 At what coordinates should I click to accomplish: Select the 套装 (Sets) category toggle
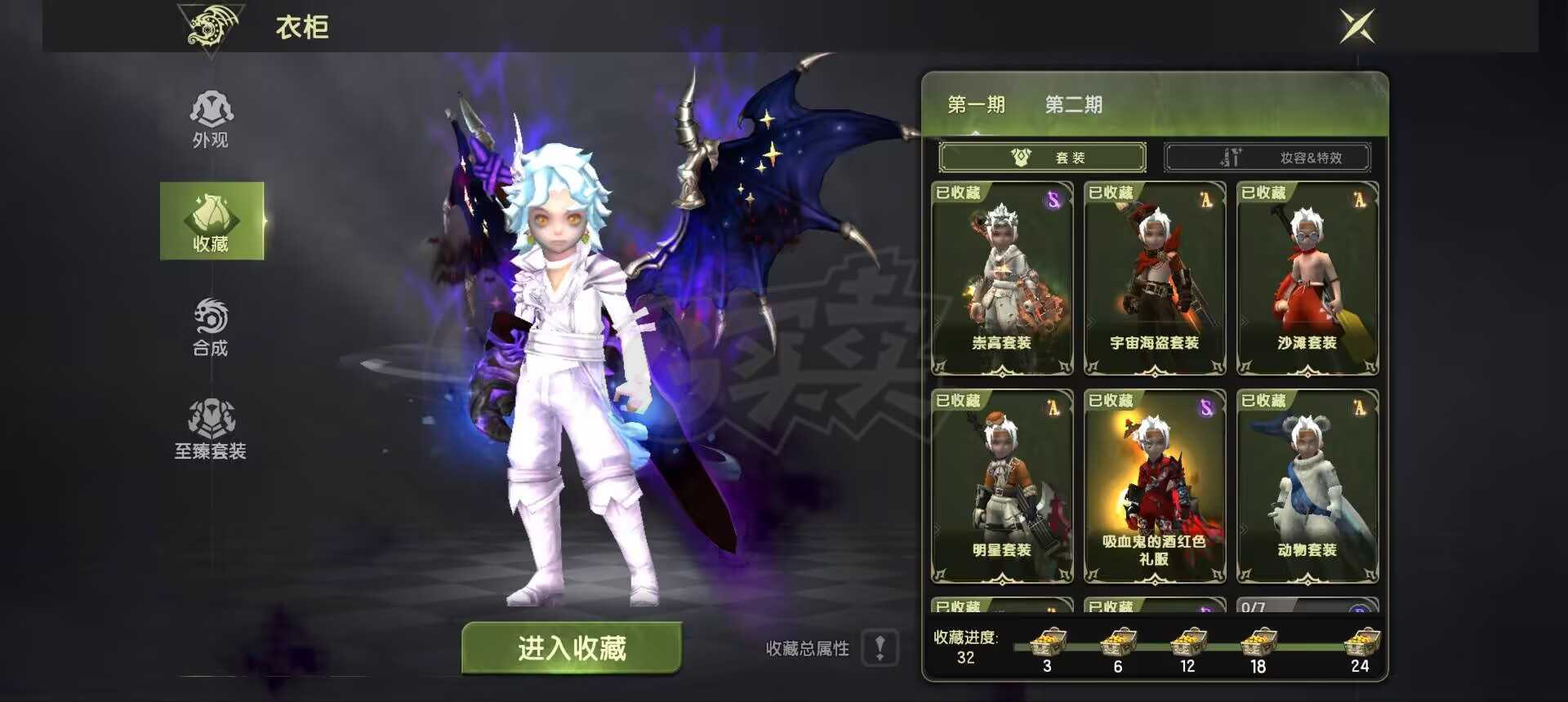point(1043,157)
